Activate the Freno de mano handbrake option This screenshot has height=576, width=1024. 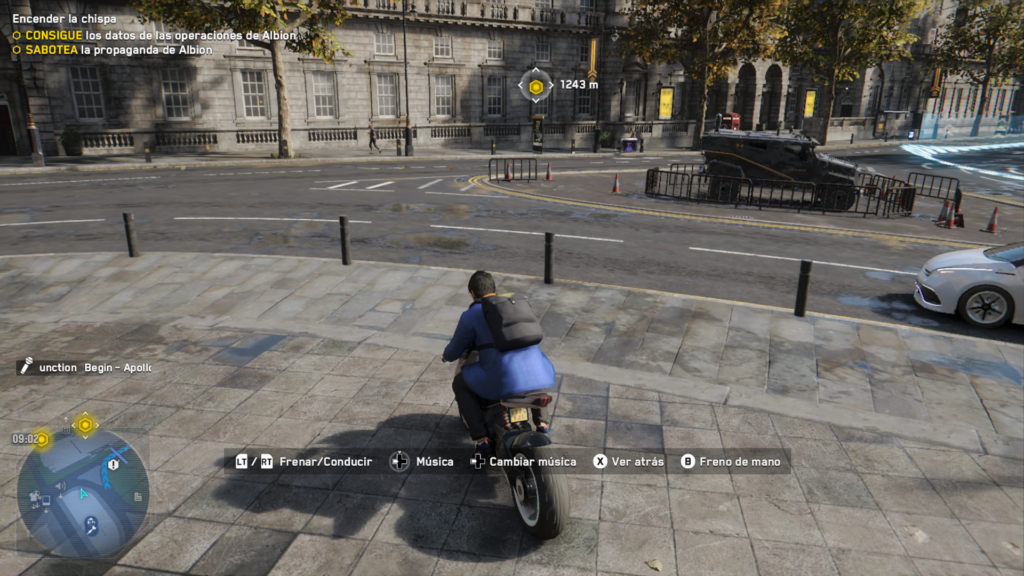(x=731, y=461)
